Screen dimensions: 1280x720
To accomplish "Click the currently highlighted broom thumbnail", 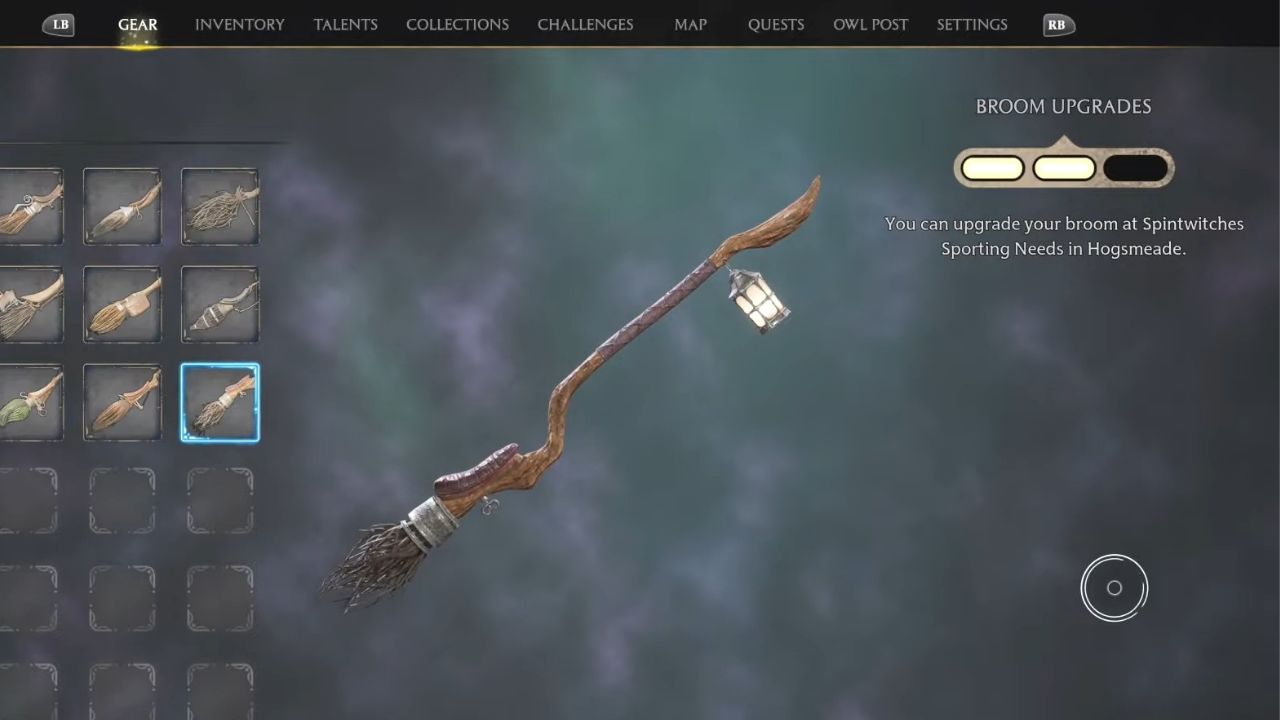I will click(220, 402).
